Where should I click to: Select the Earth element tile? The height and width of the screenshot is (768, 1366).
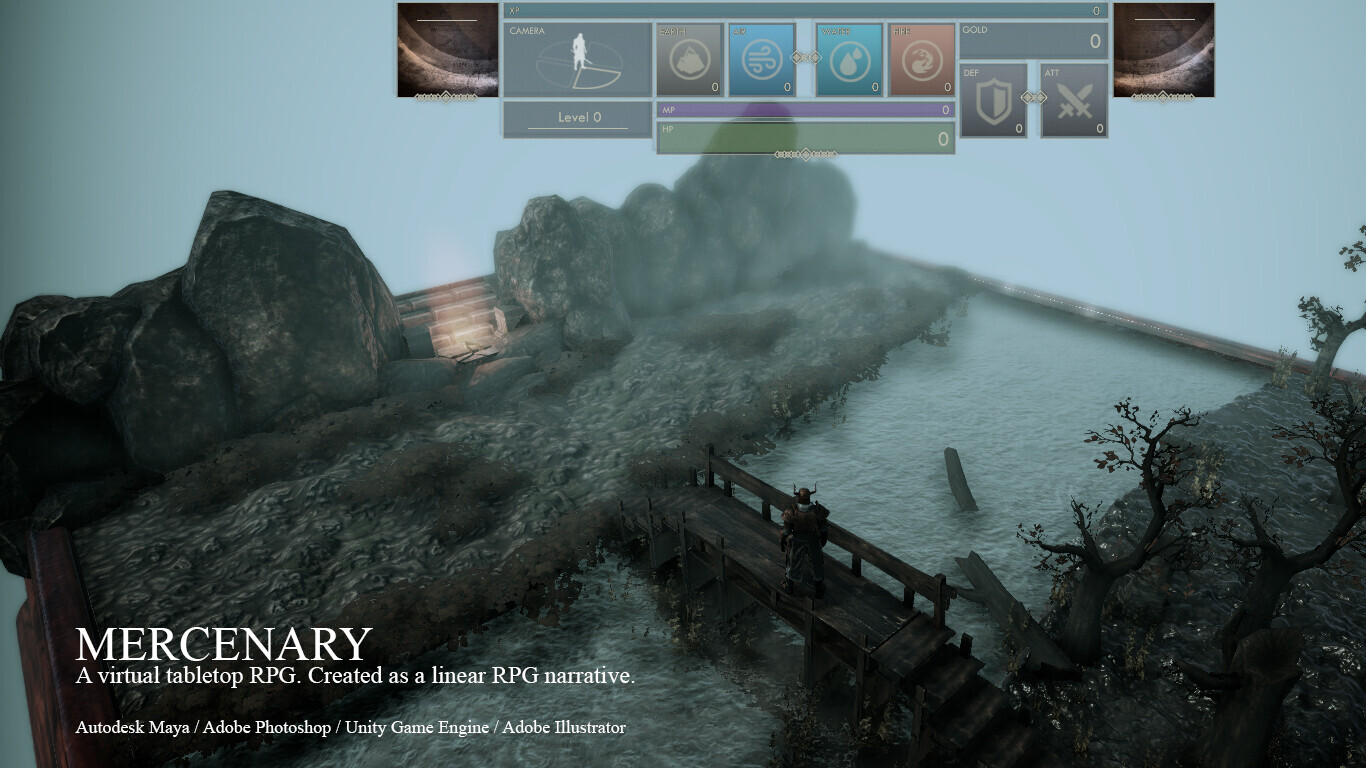(x=689, y=60)
